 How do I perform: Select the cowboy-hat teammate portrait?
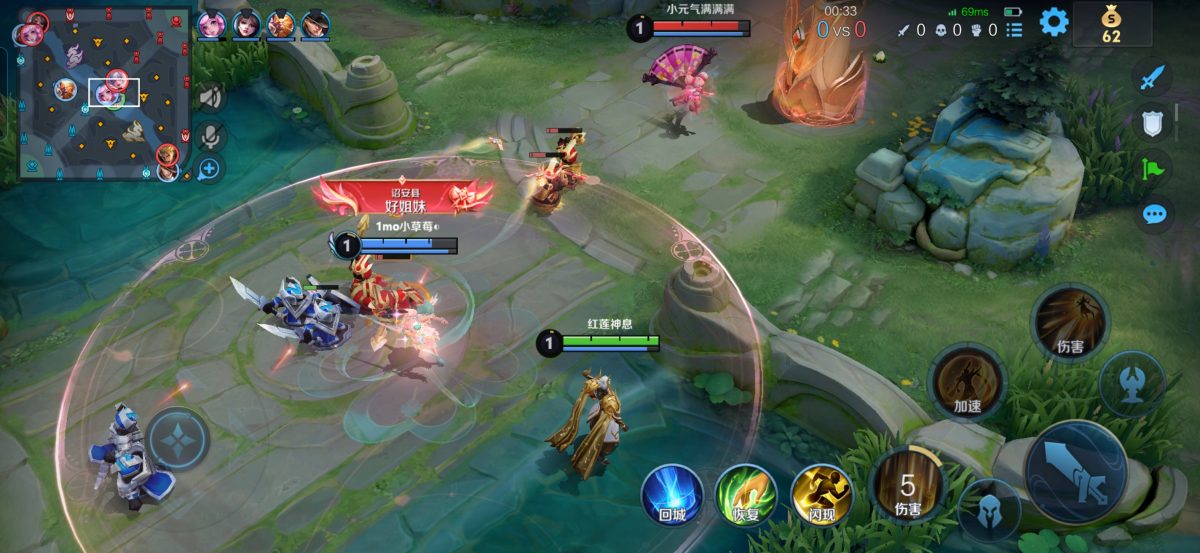click(316, 24)
